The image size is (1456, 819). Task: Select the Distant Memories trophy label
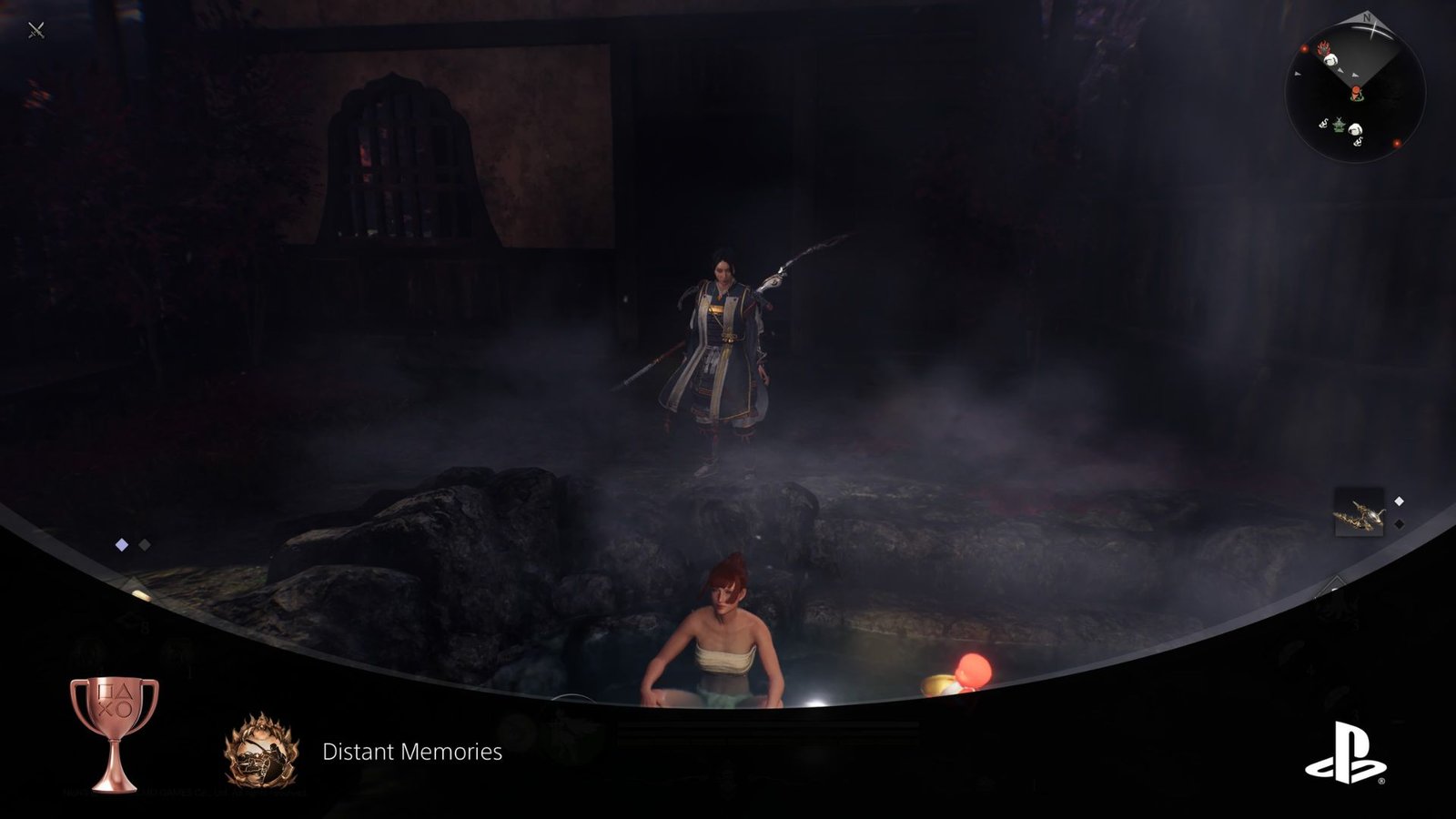pyautogui.click(x=411, y=753)
